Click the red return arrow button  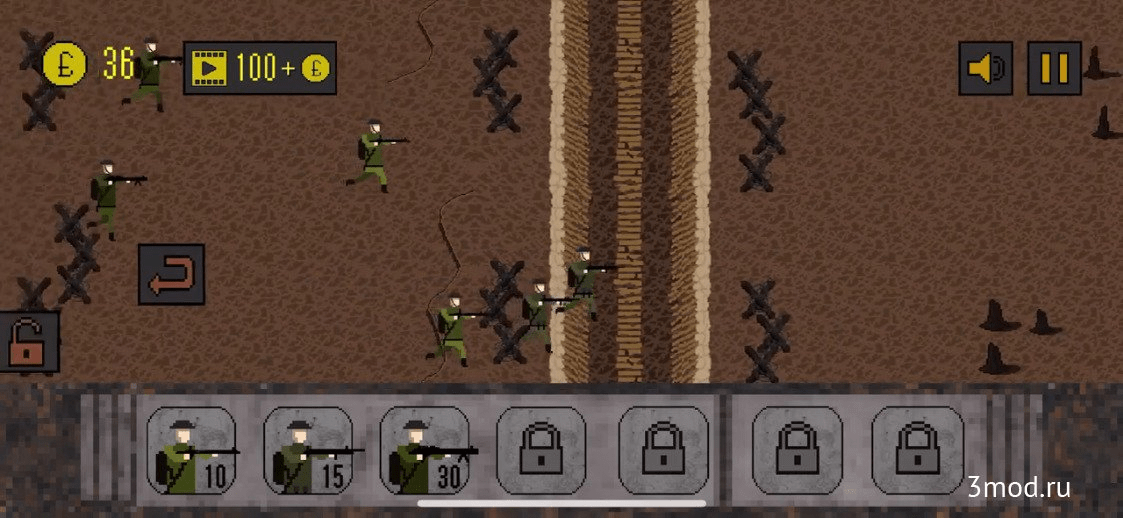[x=172, y=275]
